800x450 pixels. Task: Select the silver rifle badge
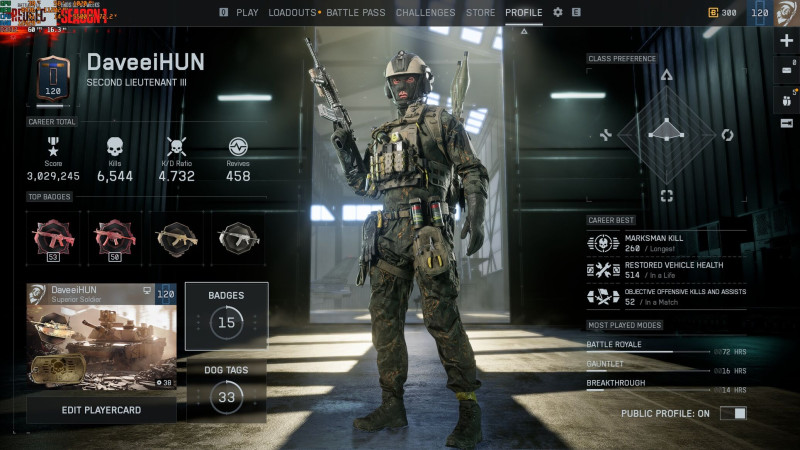237,237
